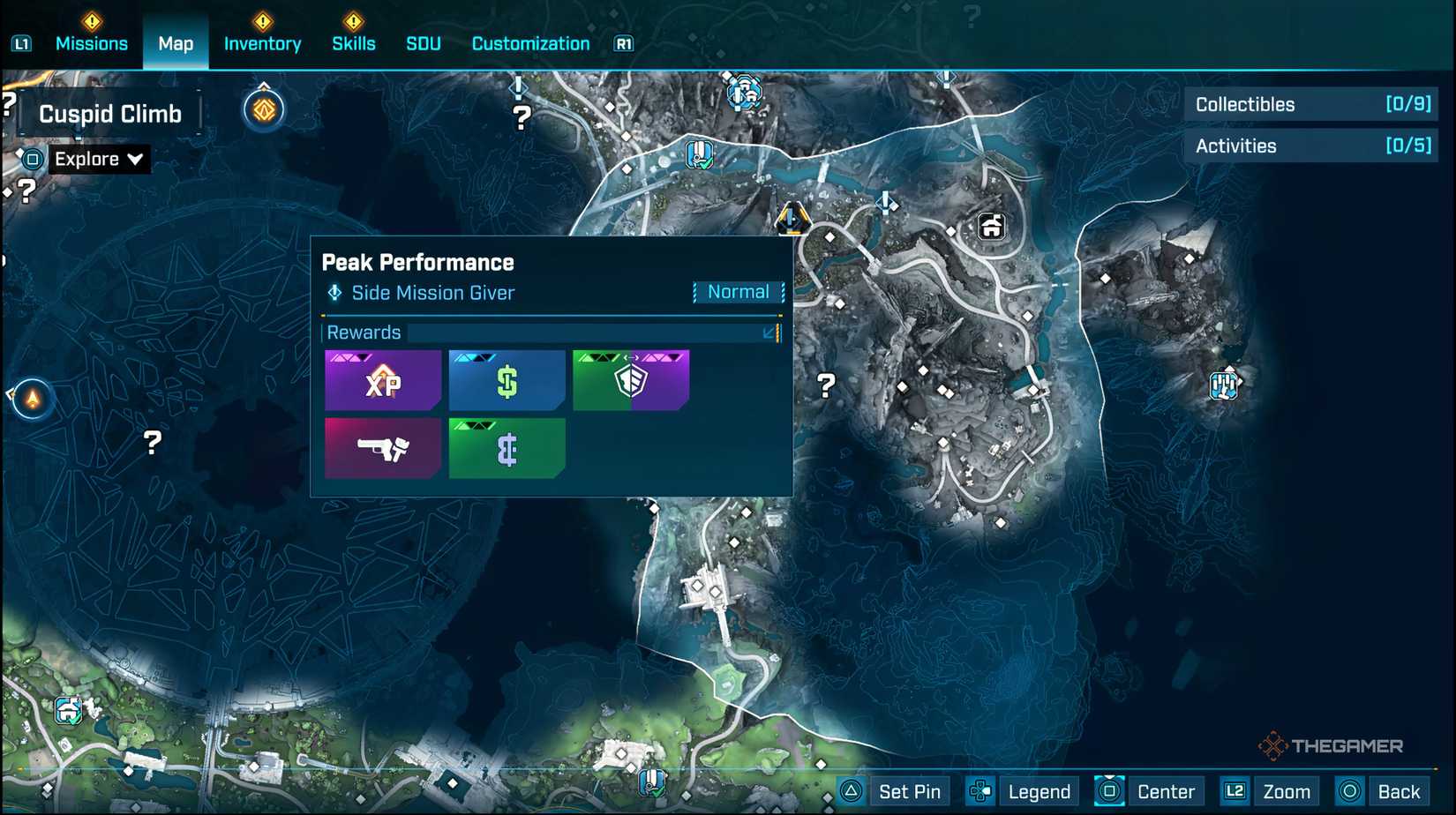Click the triangle icon next to Set Pin
Viewport: 1456px width, 815px height.
(x=850, y=791)
